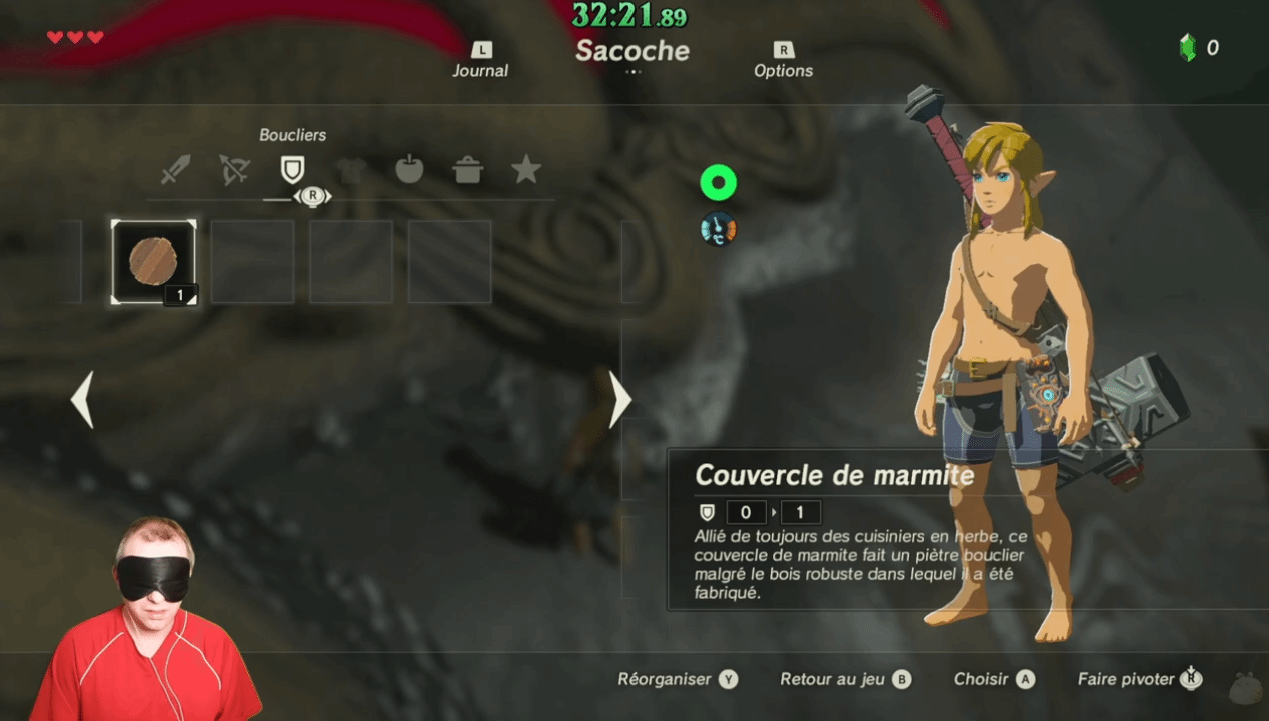The height and width of the screenshot is (721, 1269).
Task: Click the Réorganiser option
Action: (677, 679)
